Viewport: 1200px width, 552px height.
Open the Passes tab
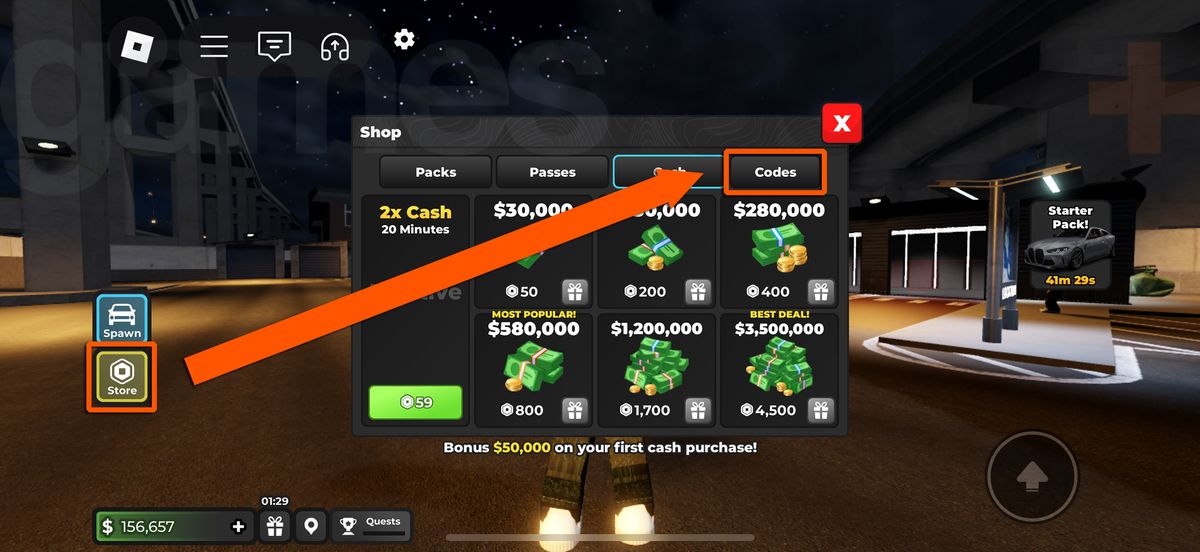click(x=552, y=172)
